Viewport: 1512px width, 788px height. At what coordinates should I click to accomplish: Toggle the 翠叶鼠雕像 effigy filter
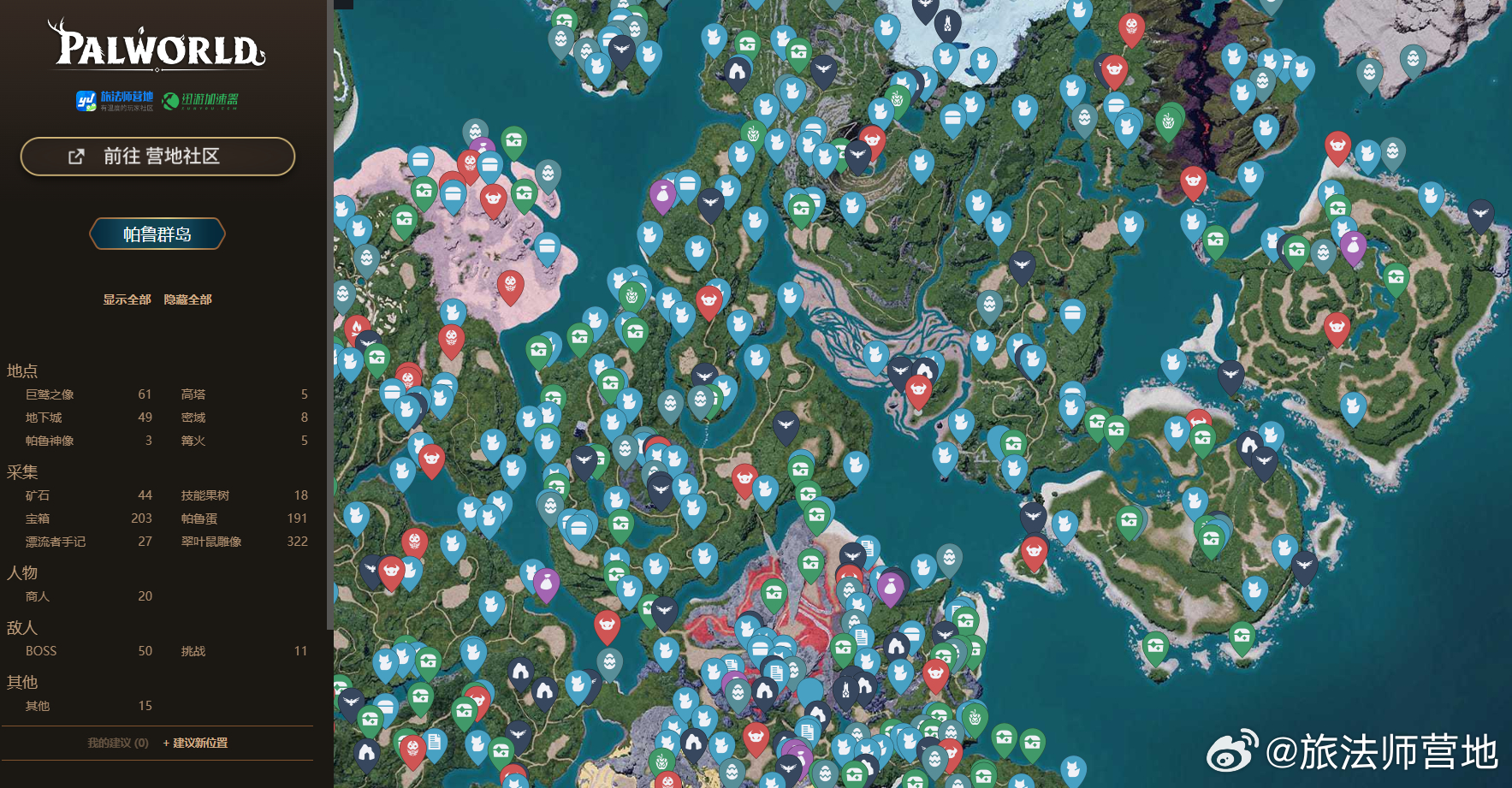[211, 542]
